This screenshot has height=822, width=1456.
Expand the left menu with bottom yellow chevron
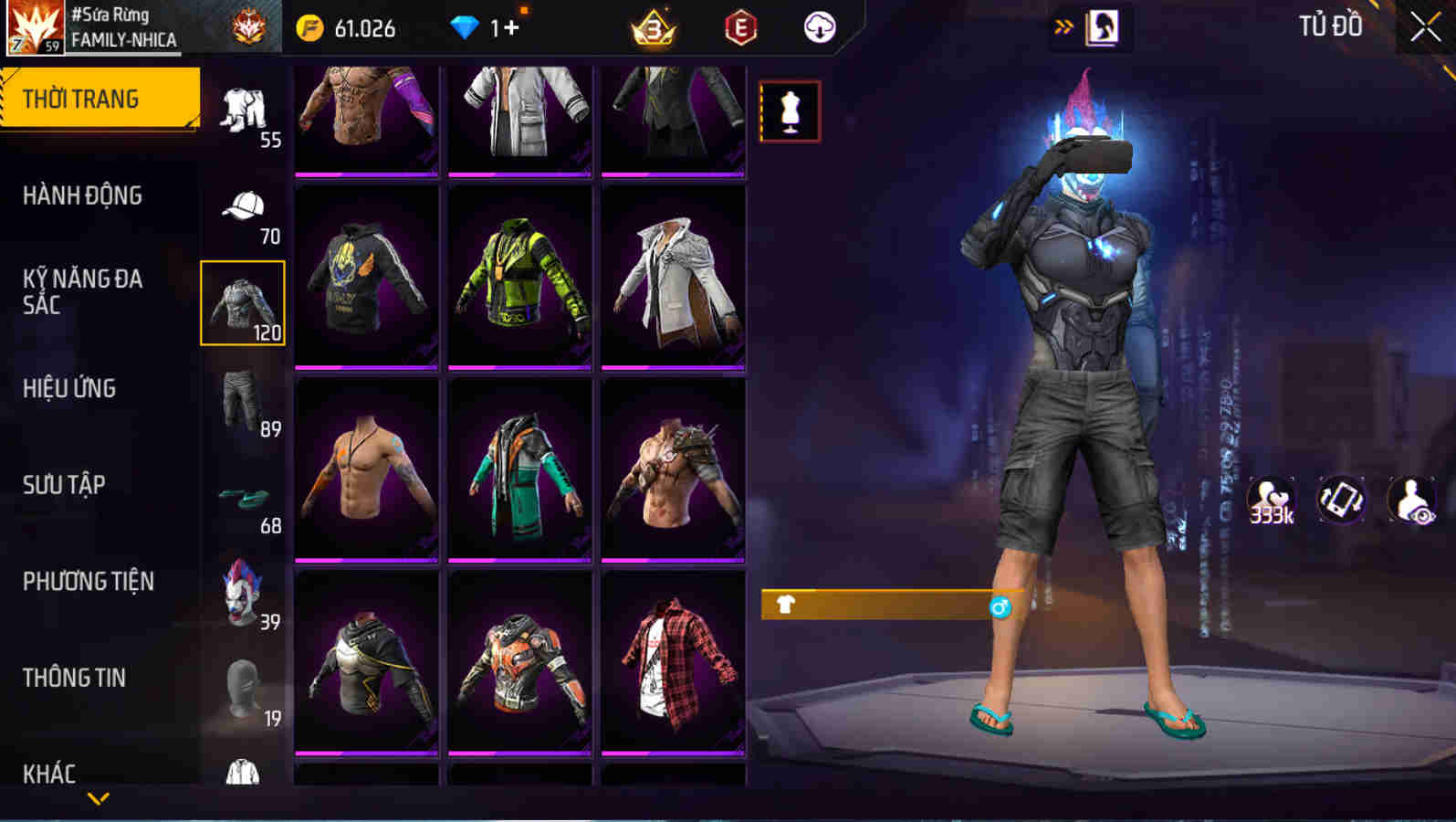[x=100, y=799]
